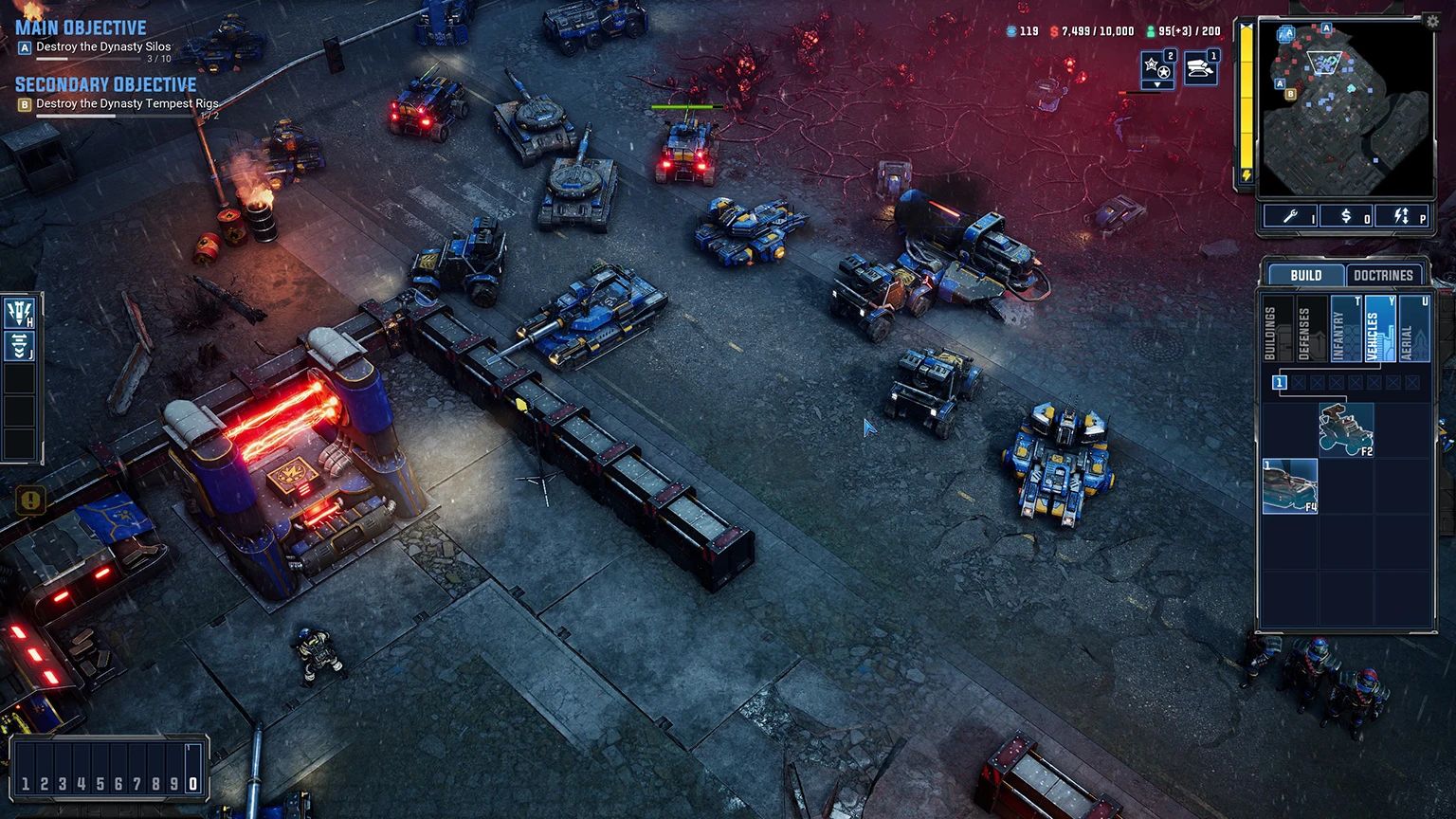Click the F4 tank build slot
Image resolution: width=1456 pixels, height=819 pixels.
[x=1290, y=486]
